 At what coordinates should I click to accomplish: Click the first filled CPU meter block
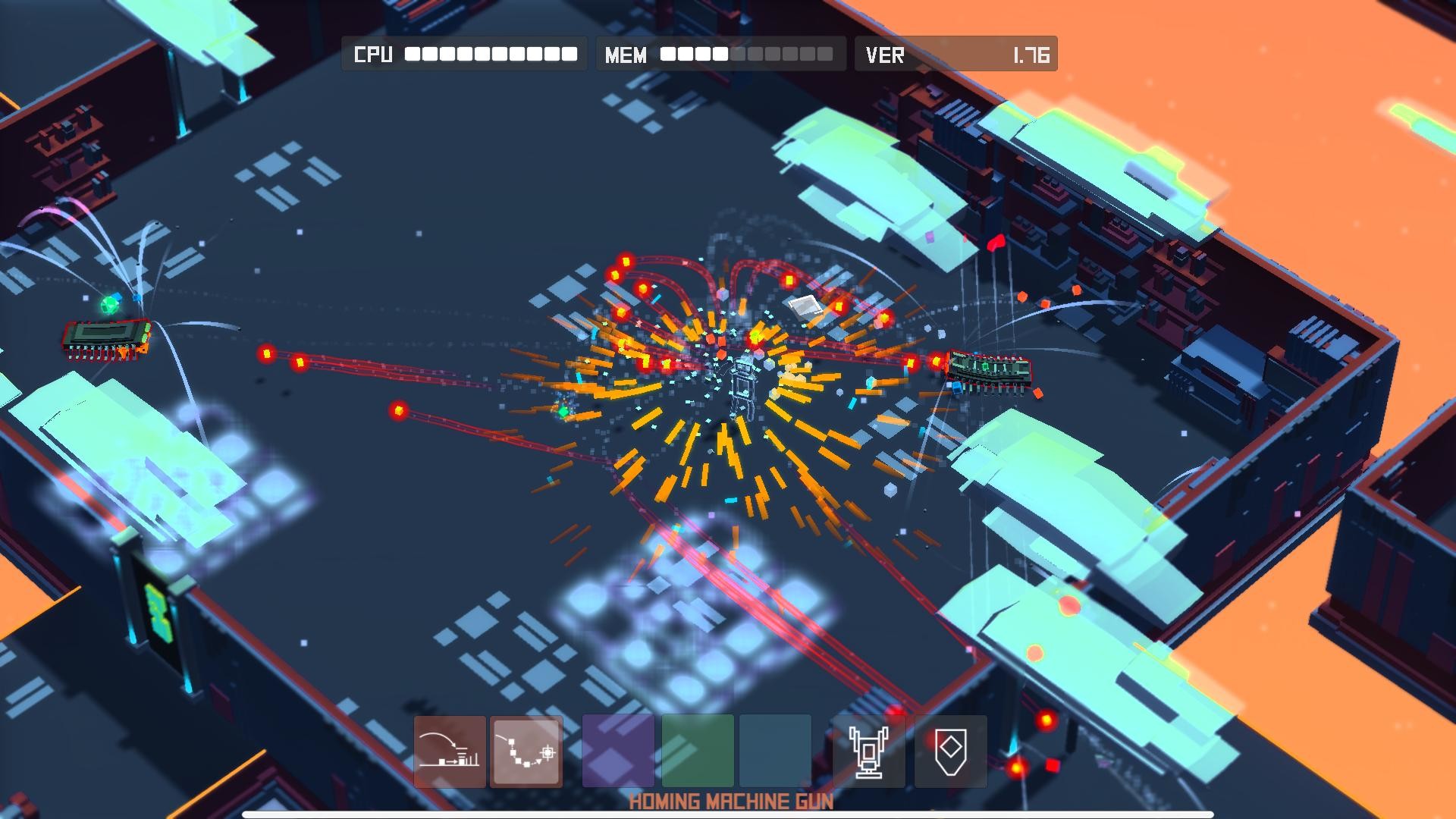(x=412, y=54)
